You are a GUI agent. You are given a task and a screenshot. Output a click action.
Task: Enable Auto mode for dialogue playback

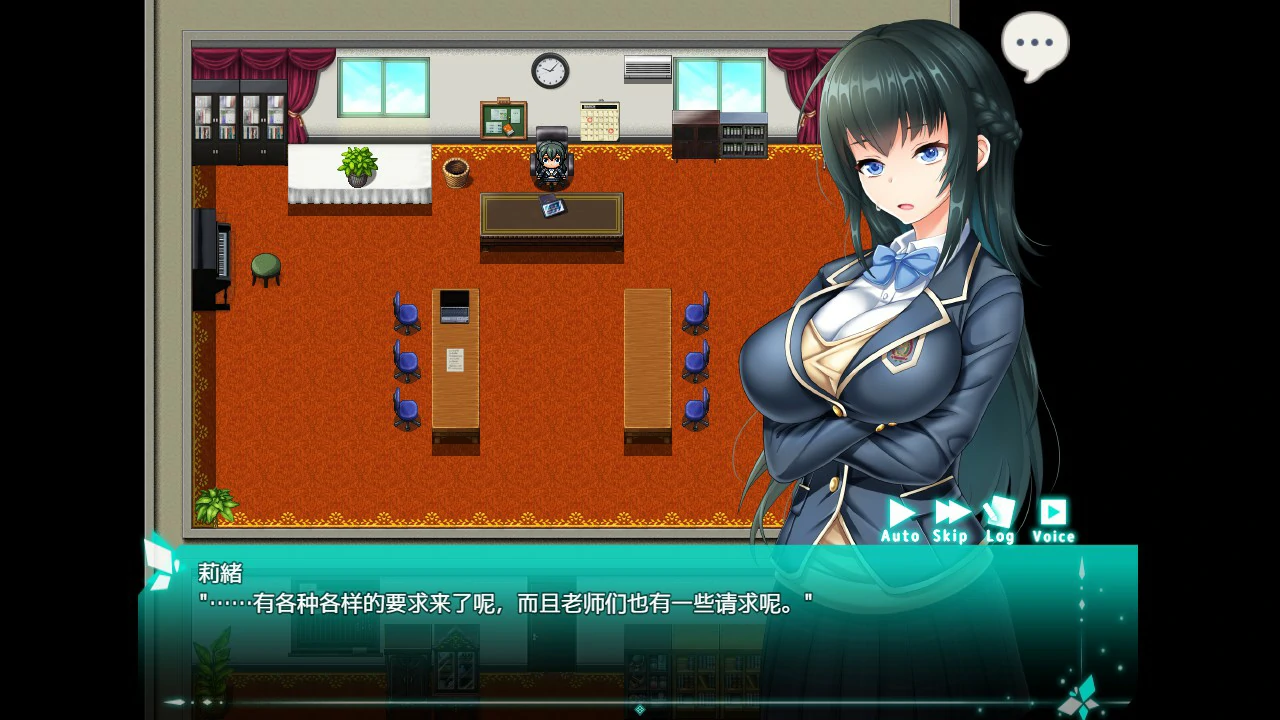(901, 518)
